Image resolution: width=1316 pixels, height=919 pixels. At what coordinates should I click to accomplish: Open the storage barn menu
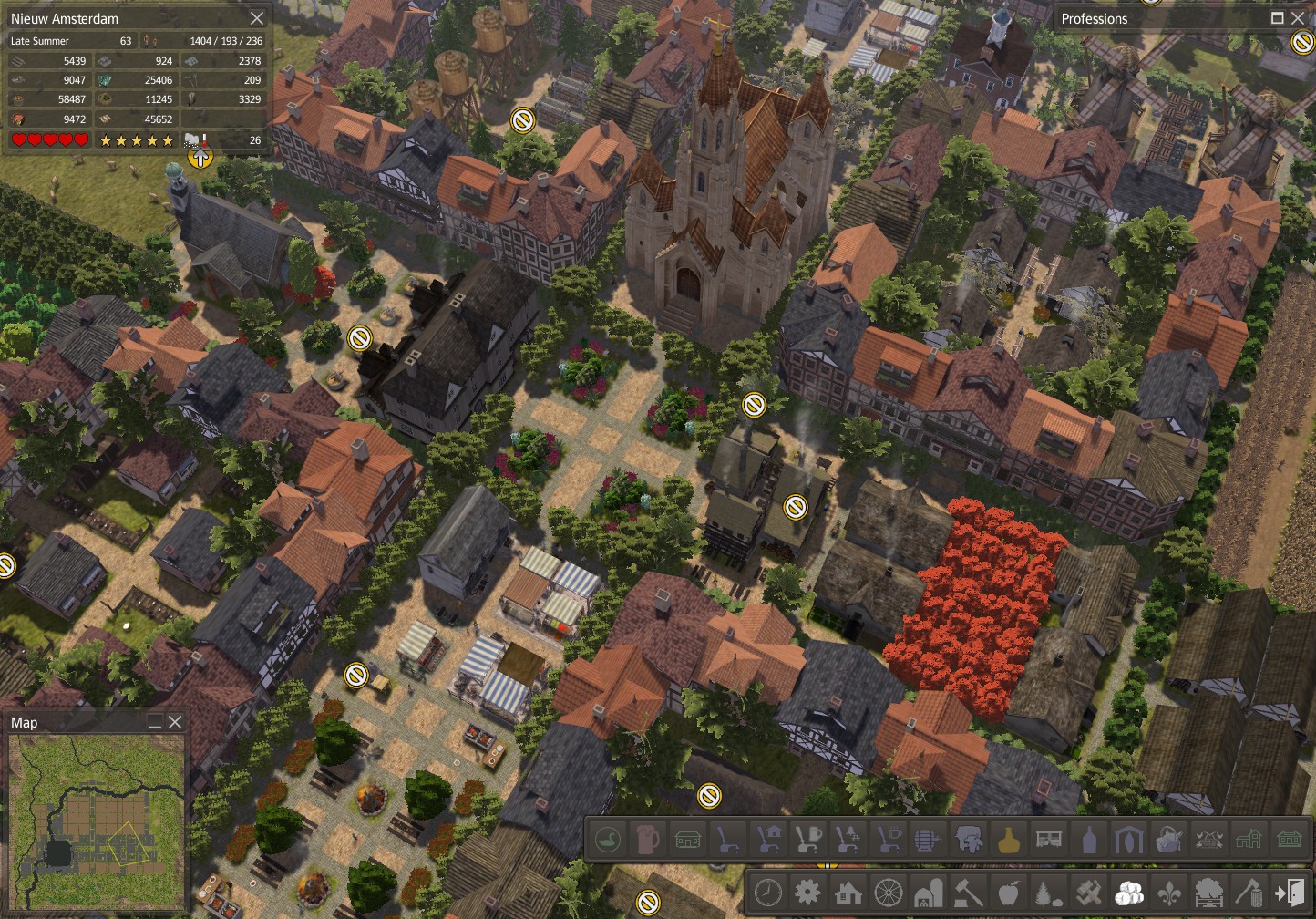tap(929, 892)
